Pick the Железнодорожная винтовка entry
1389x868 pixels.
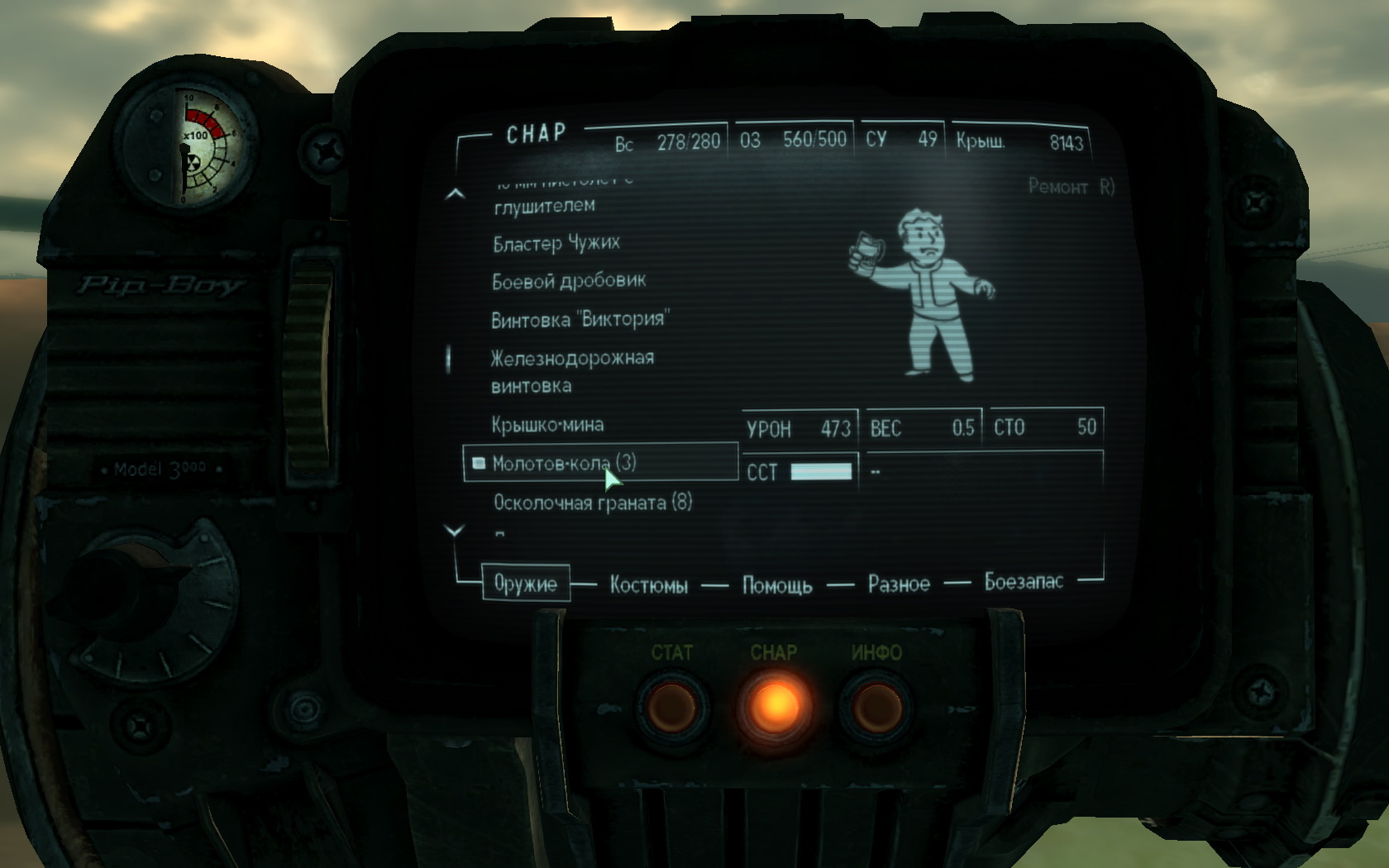point(572,371)
